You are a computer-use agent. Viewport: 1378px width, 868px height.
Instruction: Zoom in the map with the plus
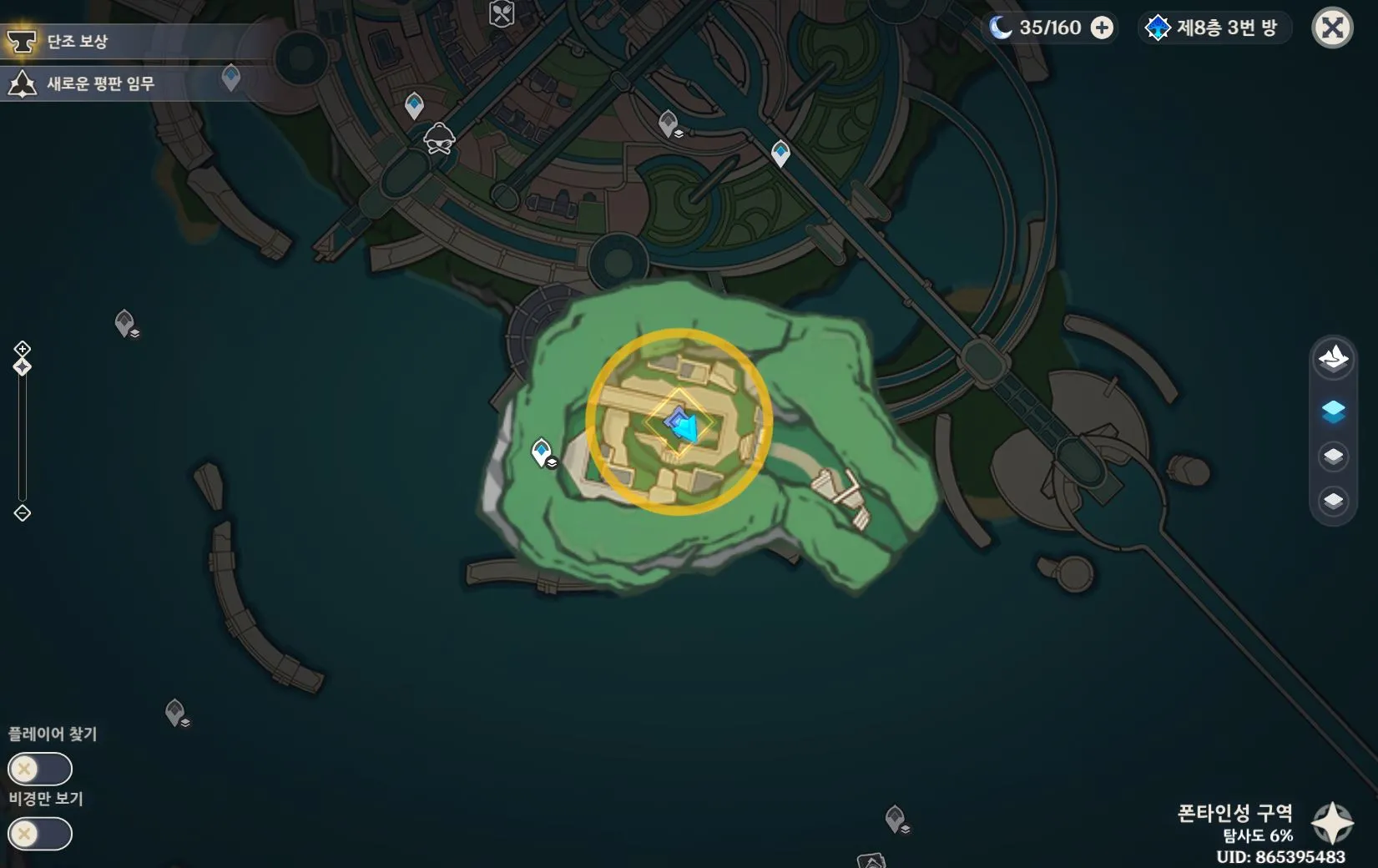coord(23,348)
